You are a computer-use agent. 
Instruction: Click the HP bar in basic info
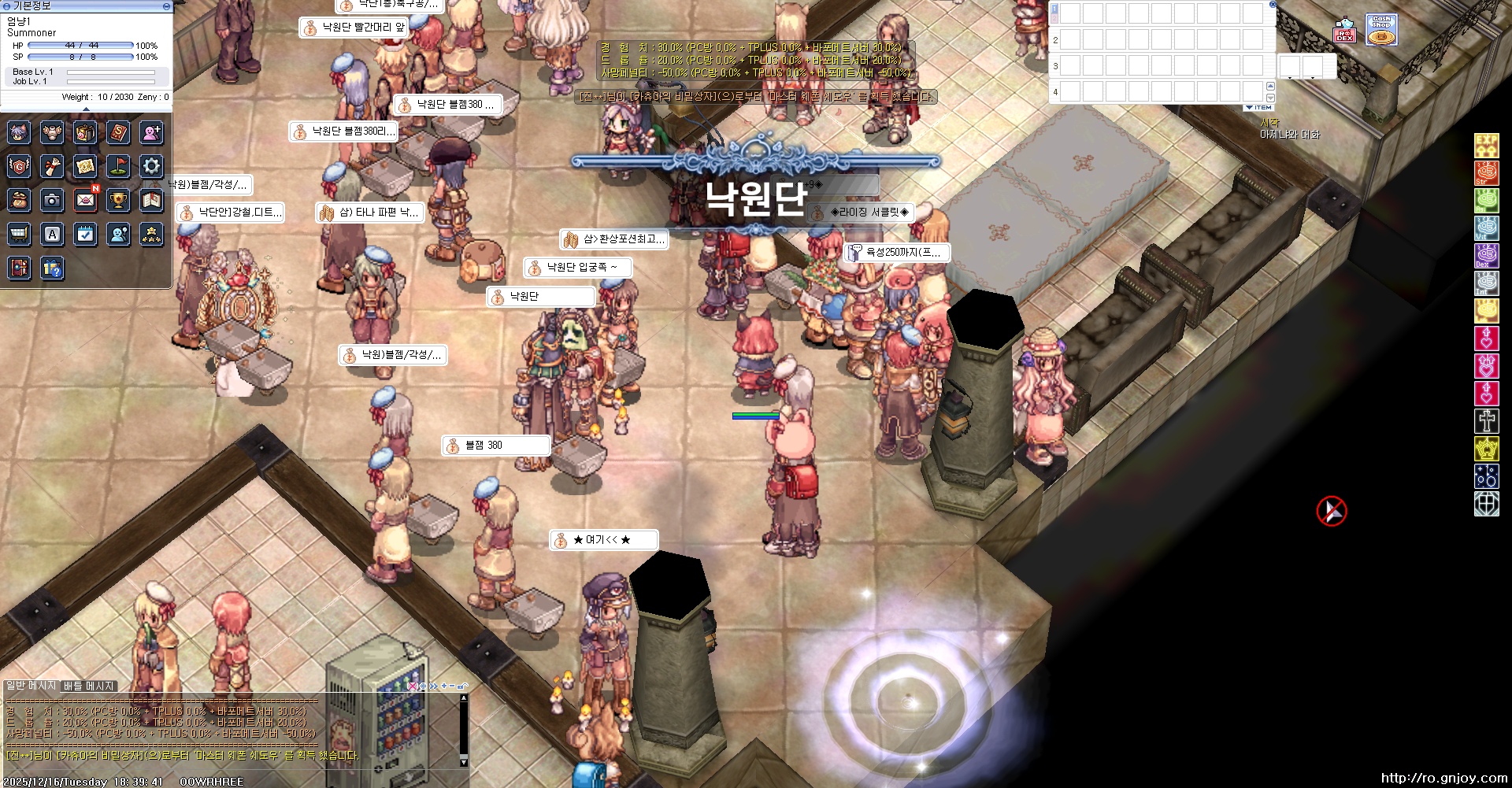pos(79,46)
